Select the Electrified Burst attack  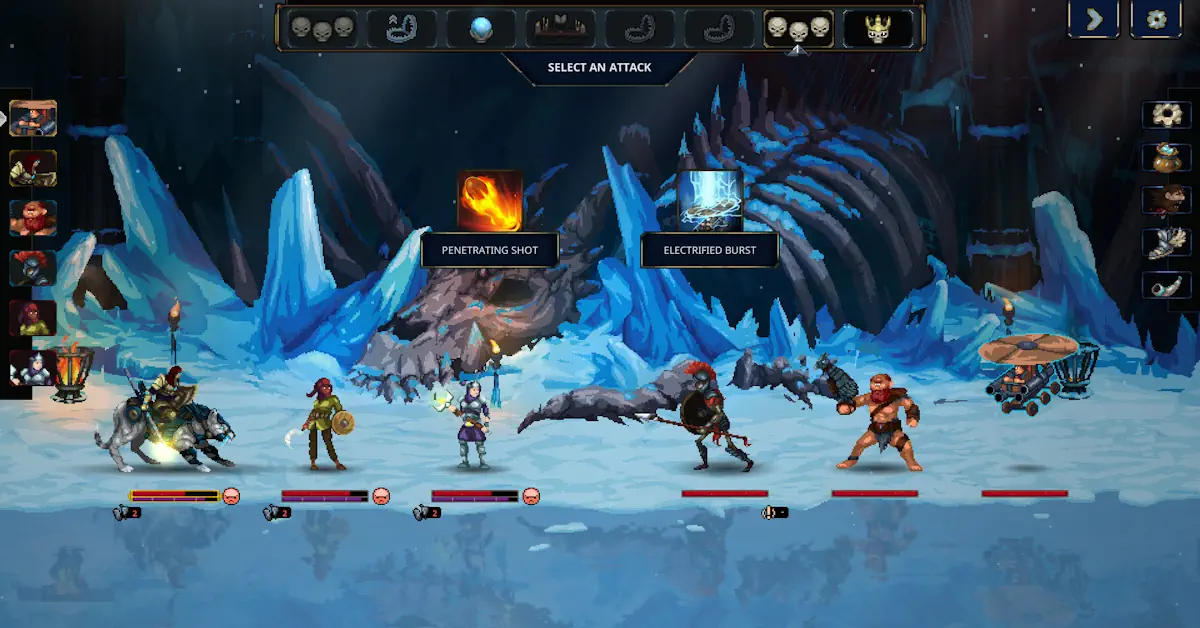[x=710, y=201]
